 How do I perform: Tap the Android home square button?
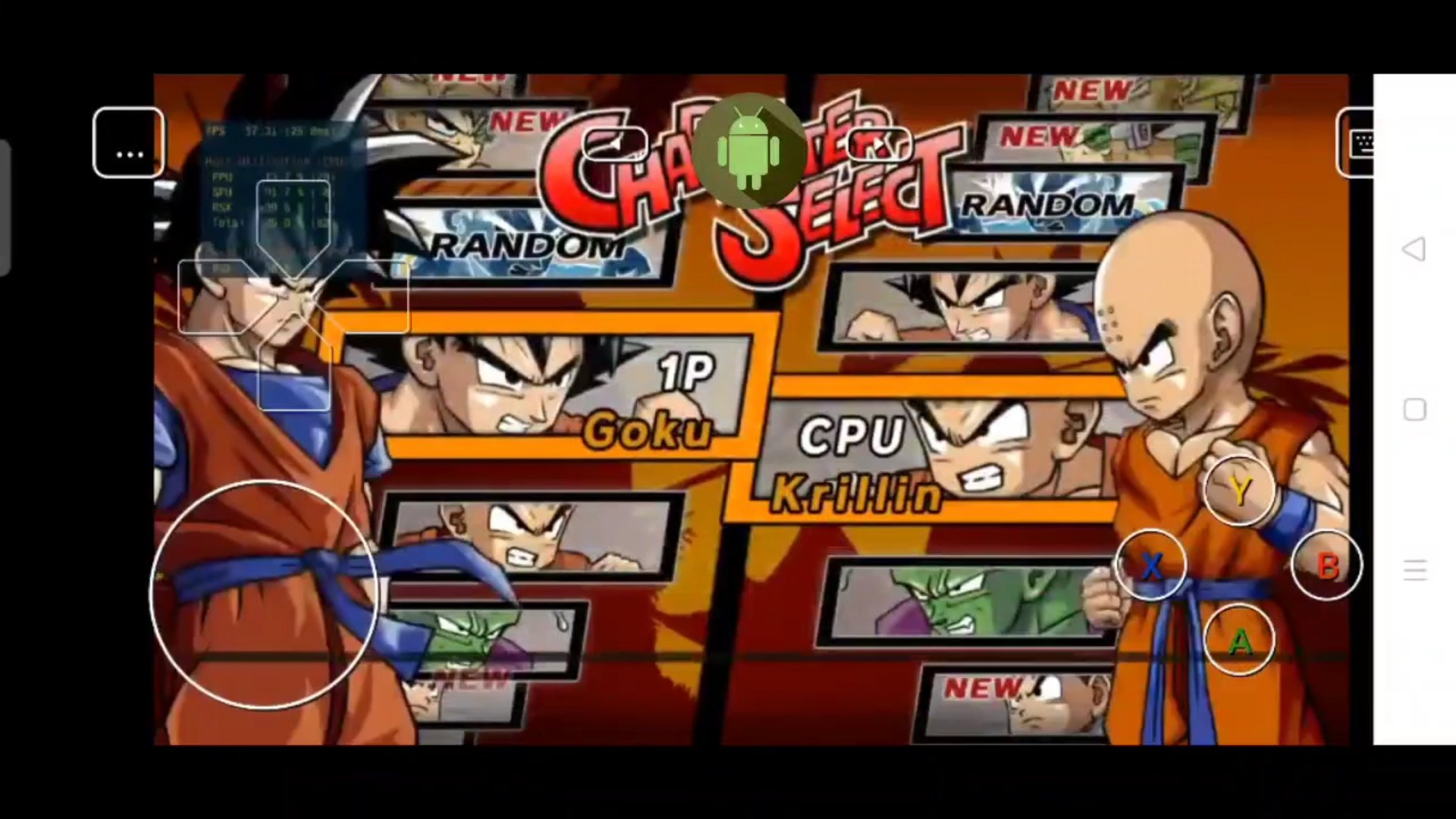pos(1414,409)
